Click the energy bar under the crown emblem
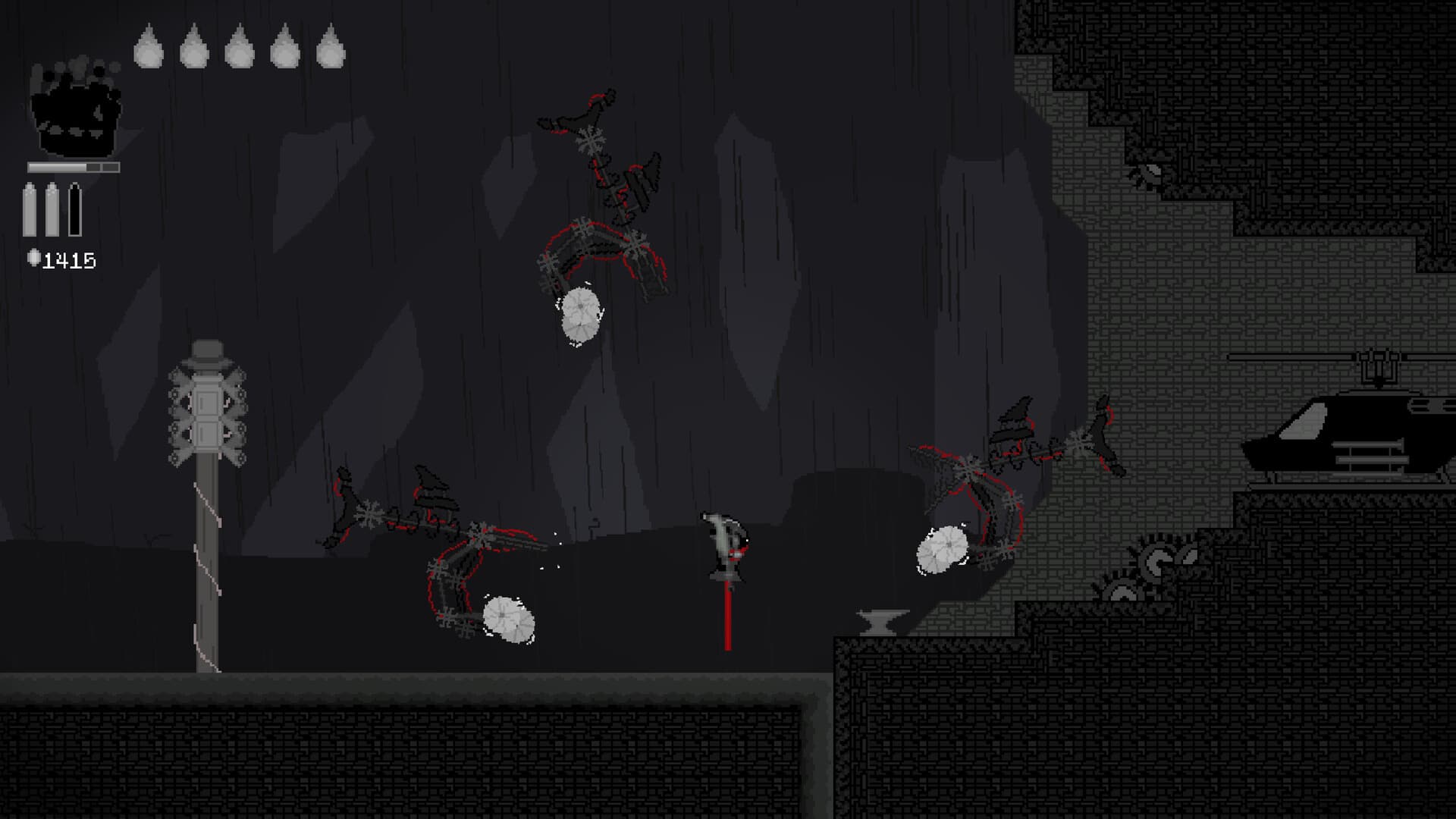Viewport: 1456px width, 819px height. [x=74, y=165]
